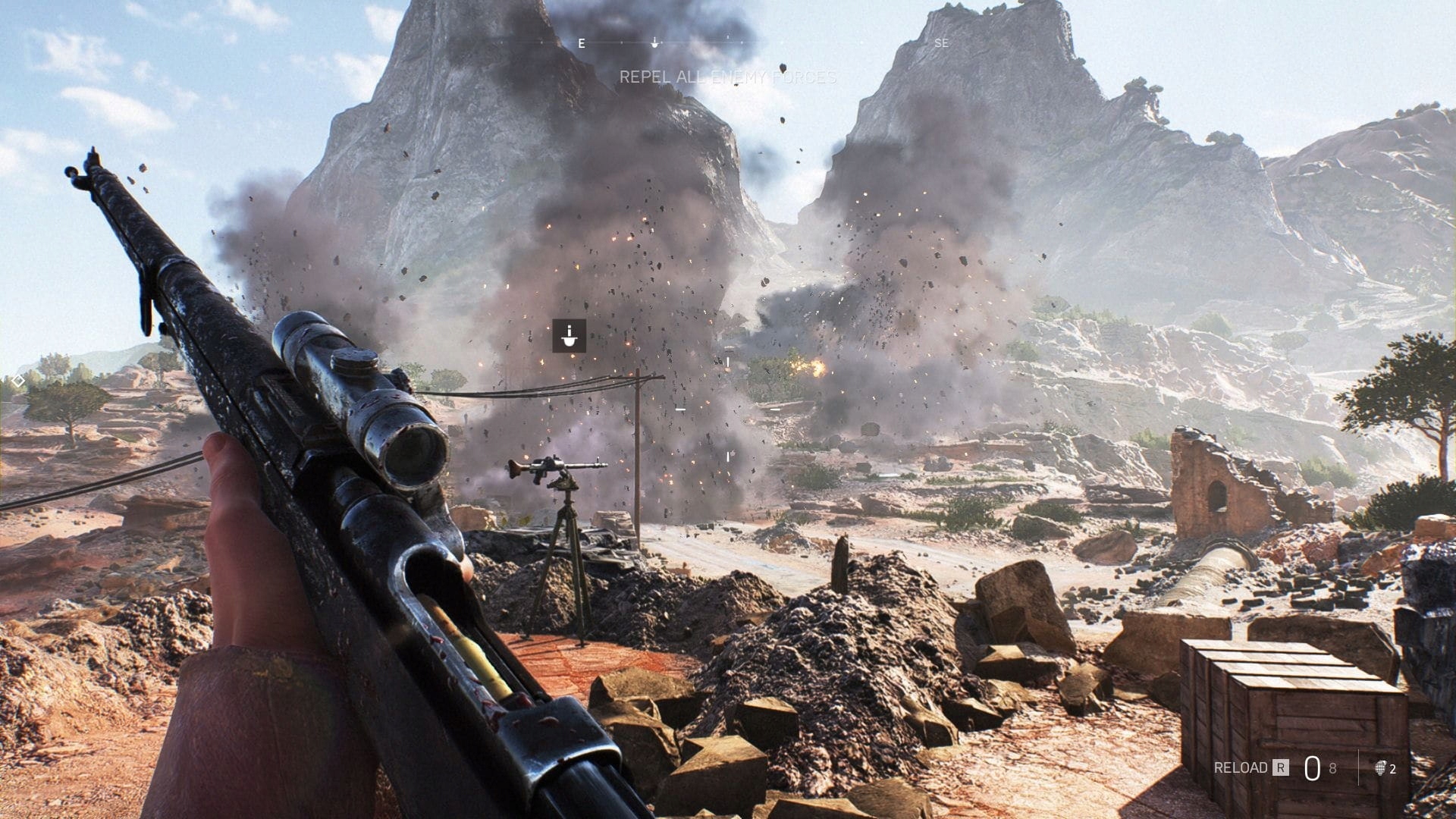The width and height of the screenshot is (1456, 819).
Task: Select the RELOAD label in the HUD
Action: [x=1242, y=768]
